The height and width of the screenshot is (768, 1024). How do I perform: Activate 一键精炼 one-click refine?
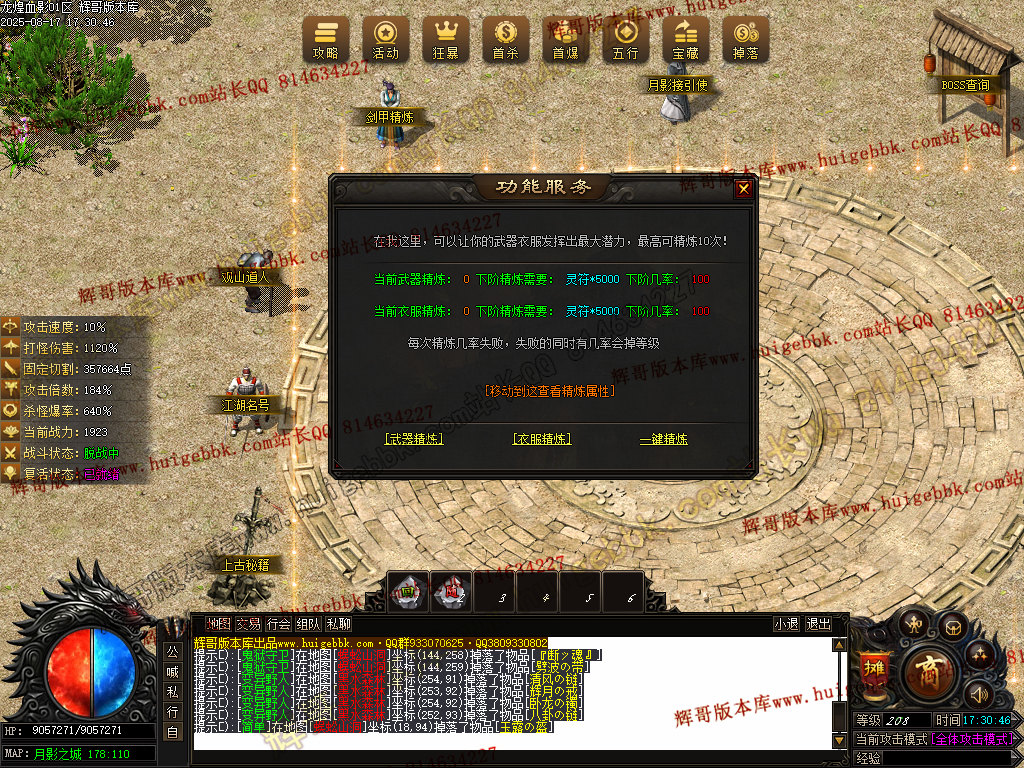tap(664, 439)
